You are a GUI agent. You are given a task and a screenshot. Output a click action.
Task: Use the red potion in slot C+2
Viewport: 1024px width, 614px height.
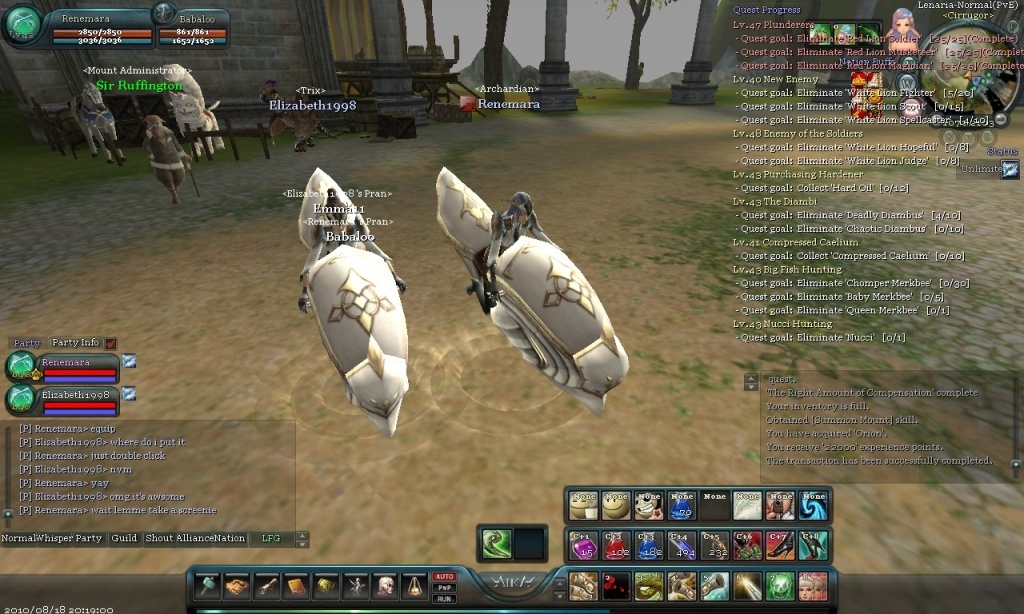point(615,546)
